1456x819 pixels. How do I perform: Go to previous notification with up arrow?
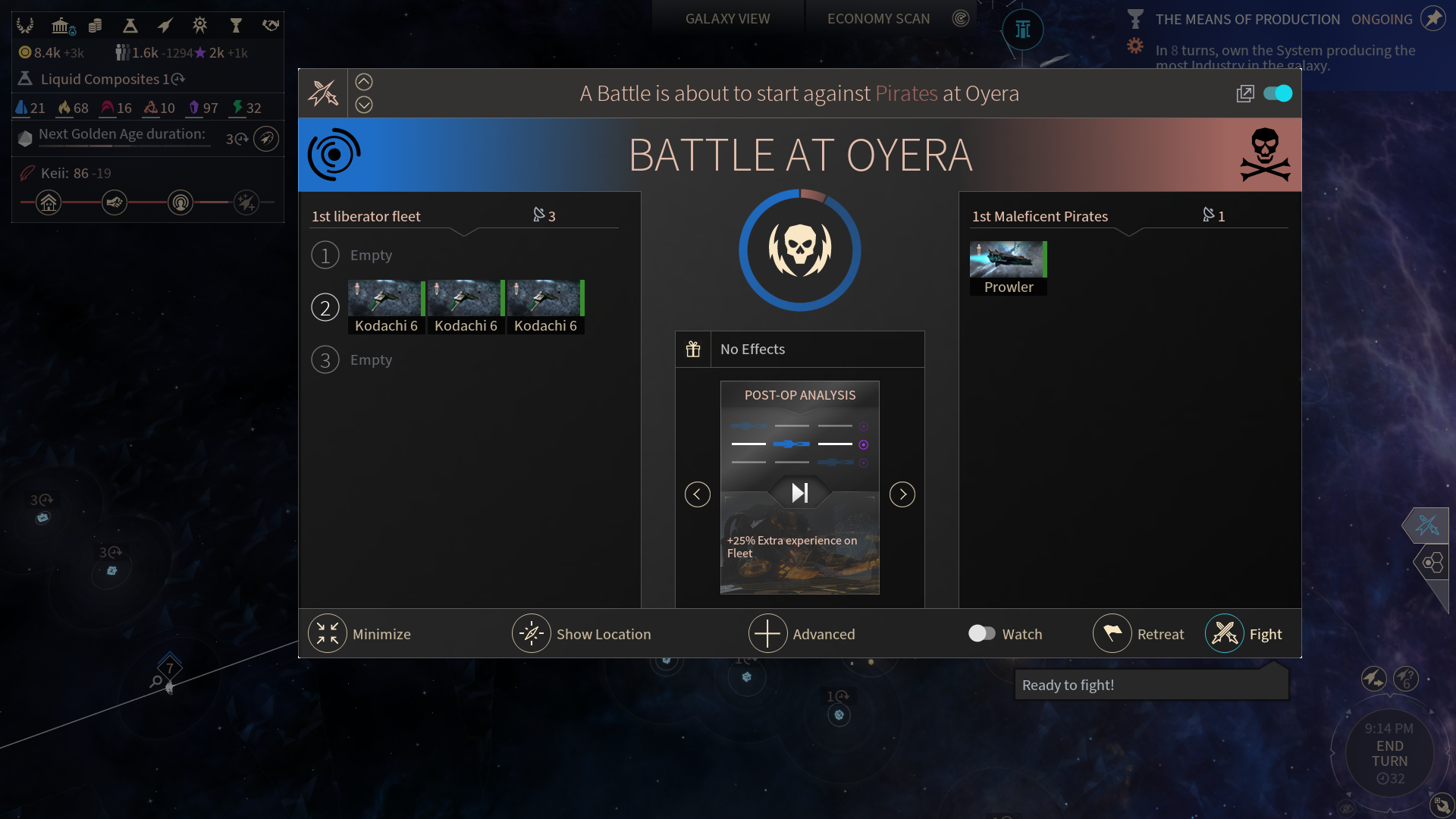tap(364, 82)
